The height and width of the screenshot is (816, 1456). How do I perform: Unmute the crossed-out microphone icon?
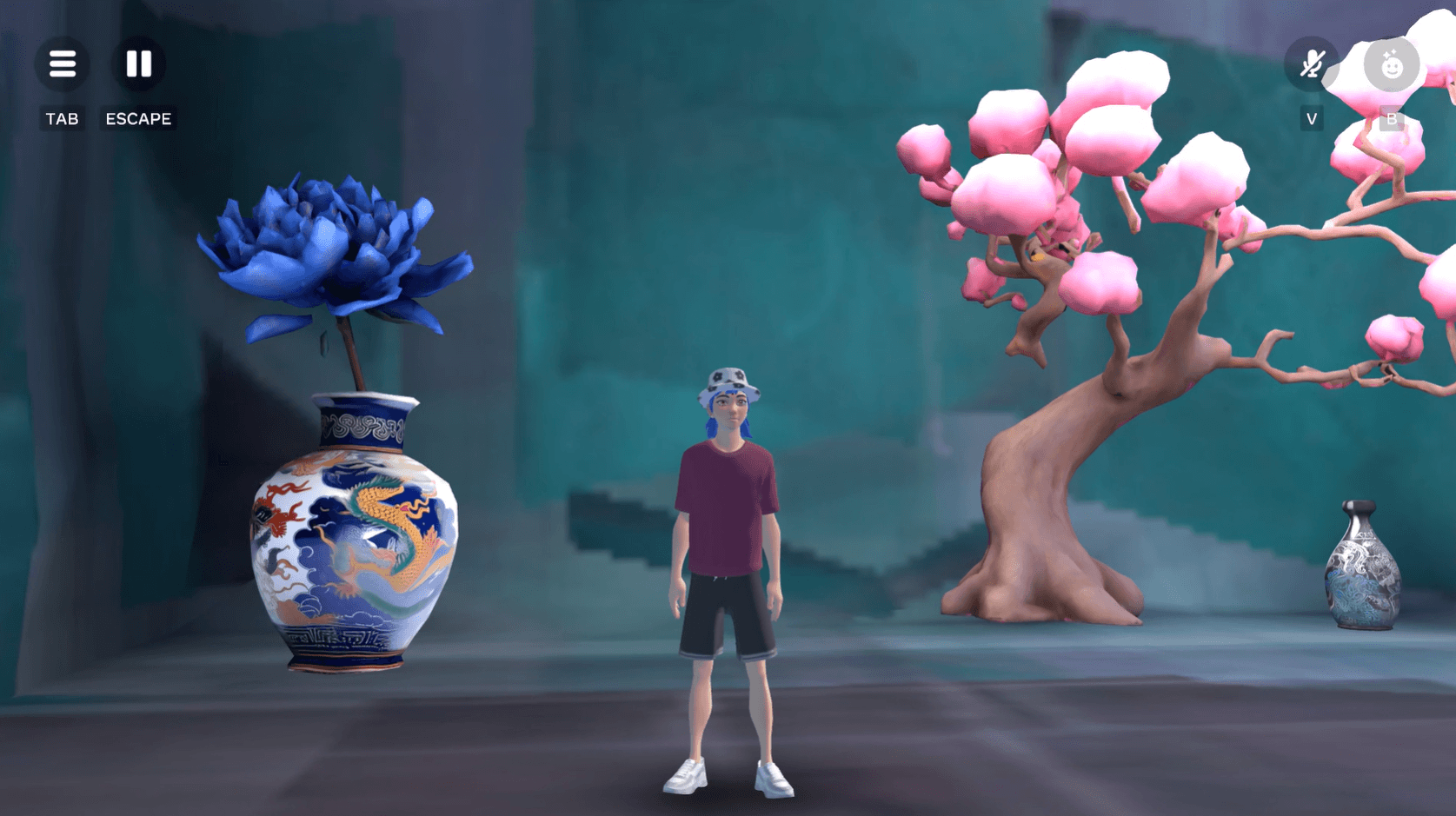click(1313, 64)
